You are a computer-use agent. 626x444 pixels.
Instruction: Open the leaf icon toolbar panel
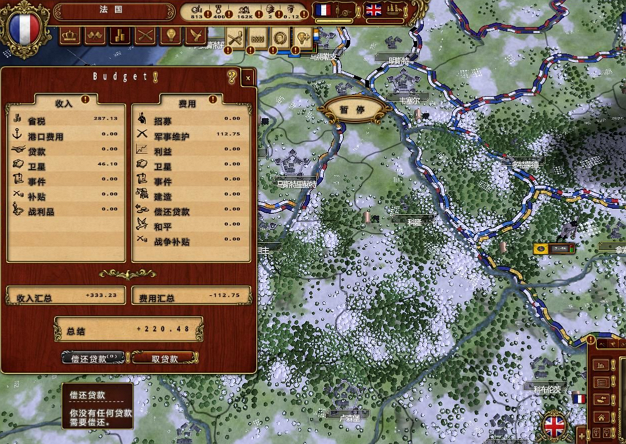[x=196, y=35]
